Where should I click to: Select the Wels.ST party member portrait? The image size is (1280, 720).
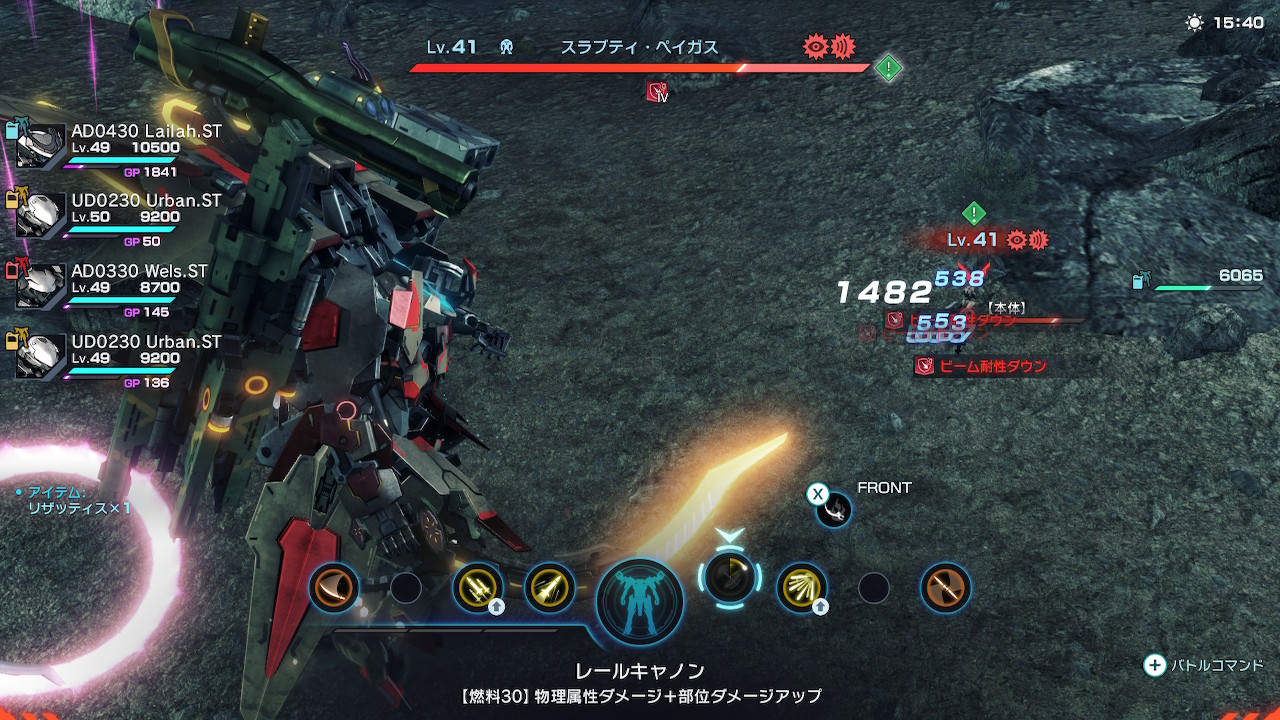[x=41, y=287]
